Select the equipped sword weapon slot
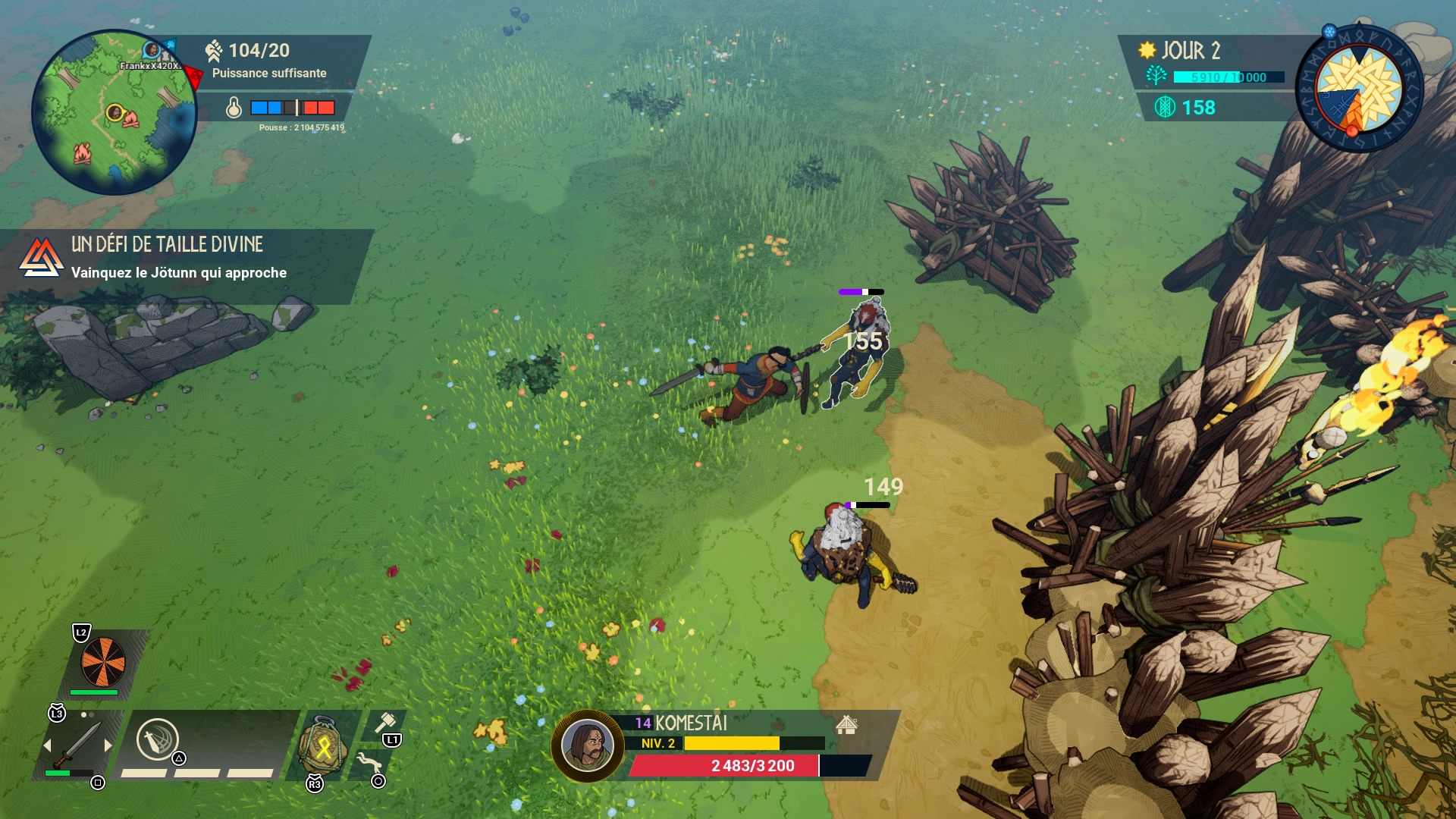 77,745
